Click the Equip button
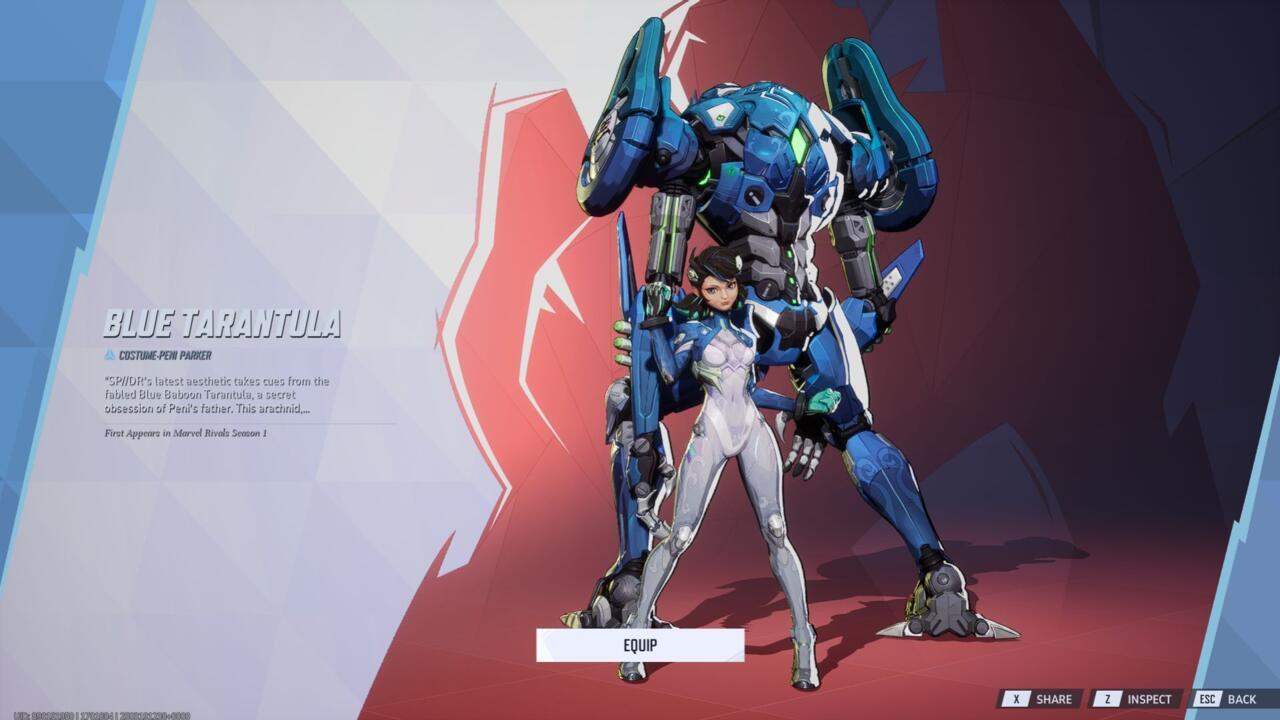The width and height of the screenshot is (1280, 720). [x=640, y=647]
